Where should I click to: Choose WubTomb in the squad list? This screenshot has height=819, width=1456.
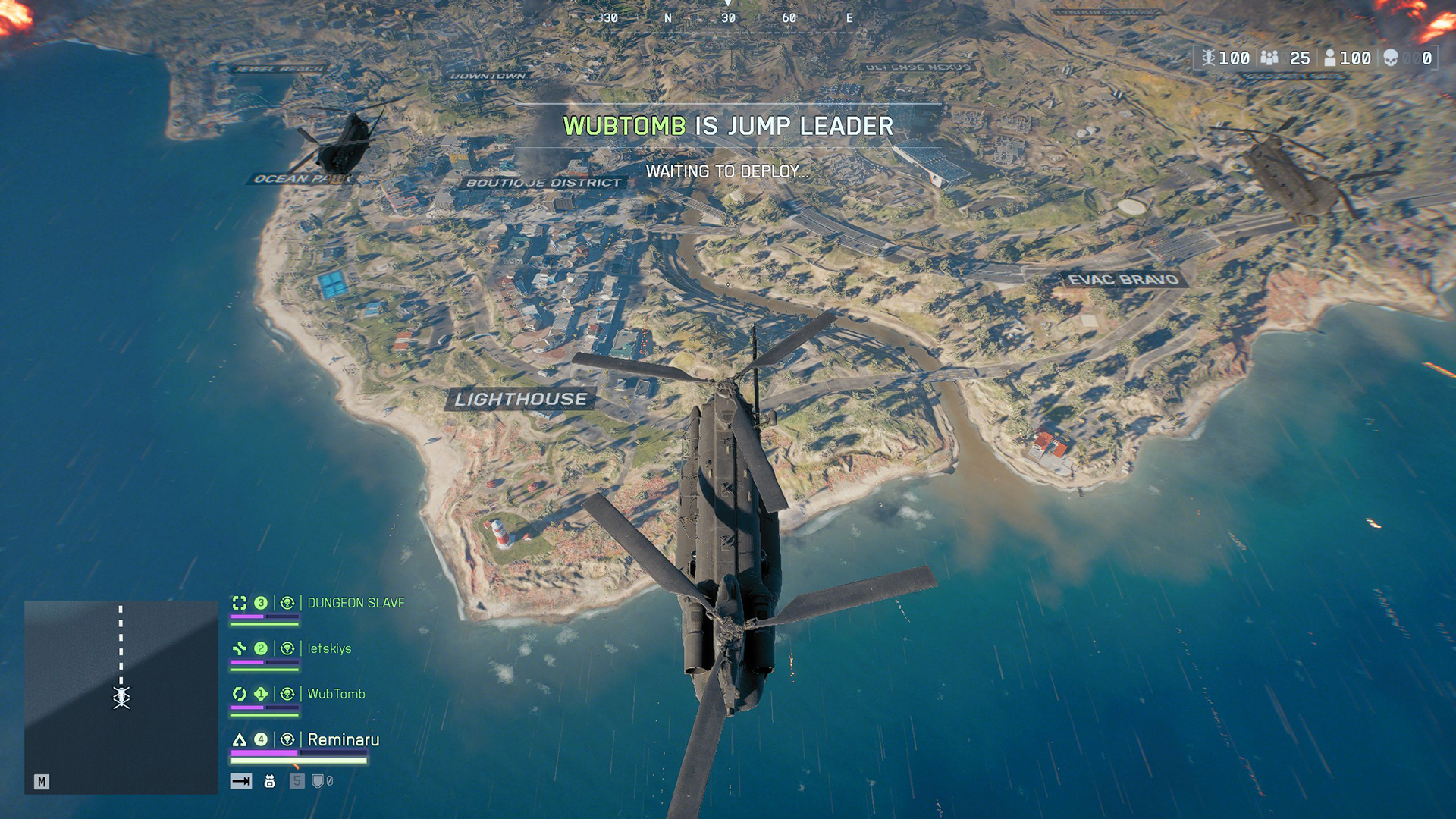(x=336, y=694)
